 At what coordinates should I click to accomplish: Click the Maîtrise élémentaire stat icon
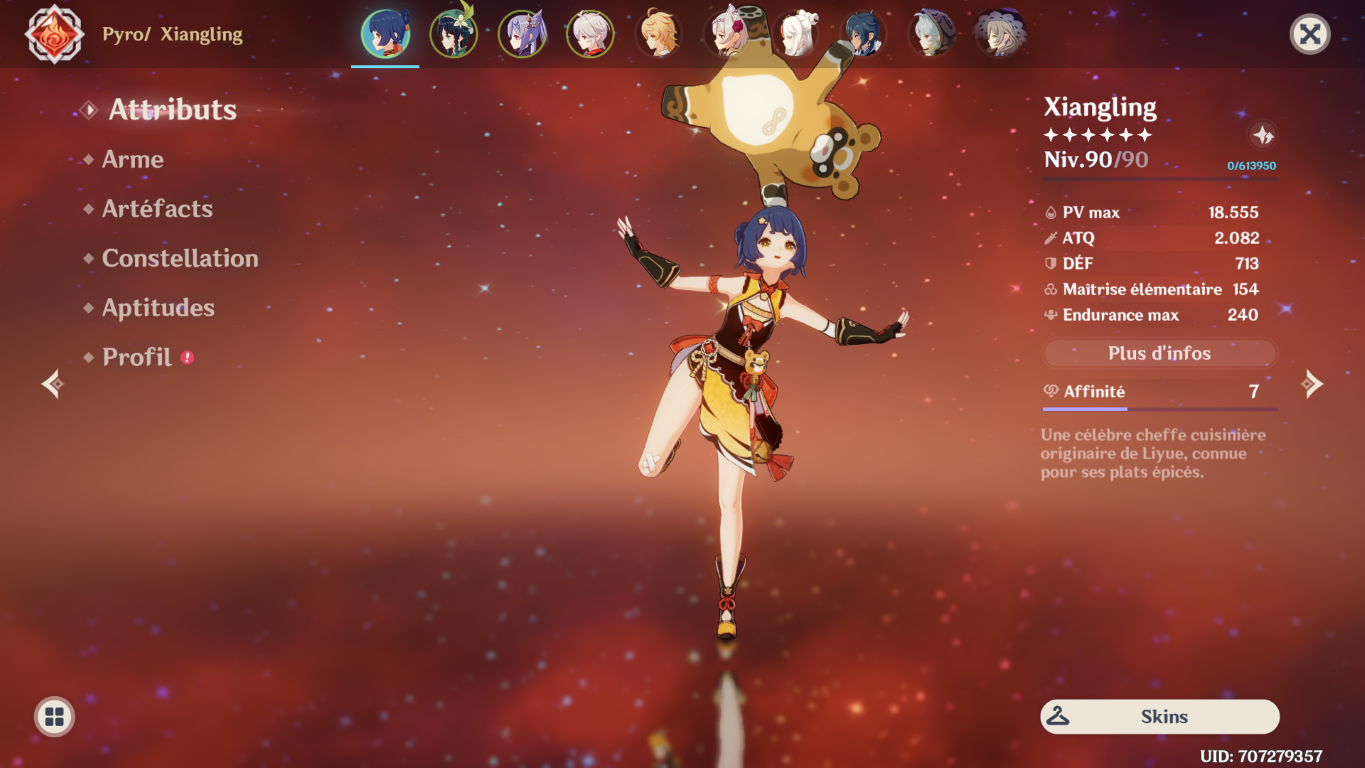(1050, 289)
